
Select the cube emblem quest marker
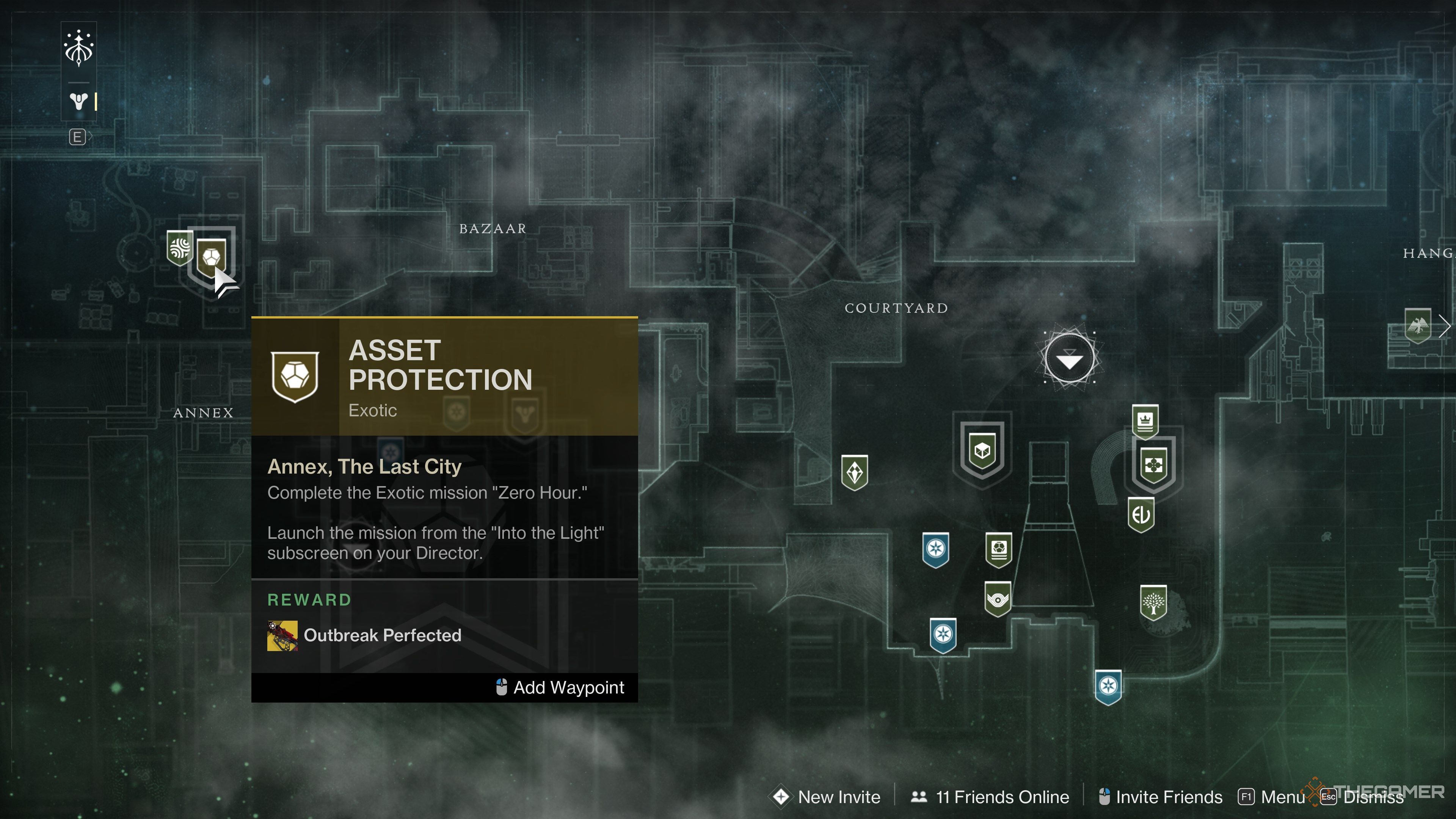pos(982,451)
